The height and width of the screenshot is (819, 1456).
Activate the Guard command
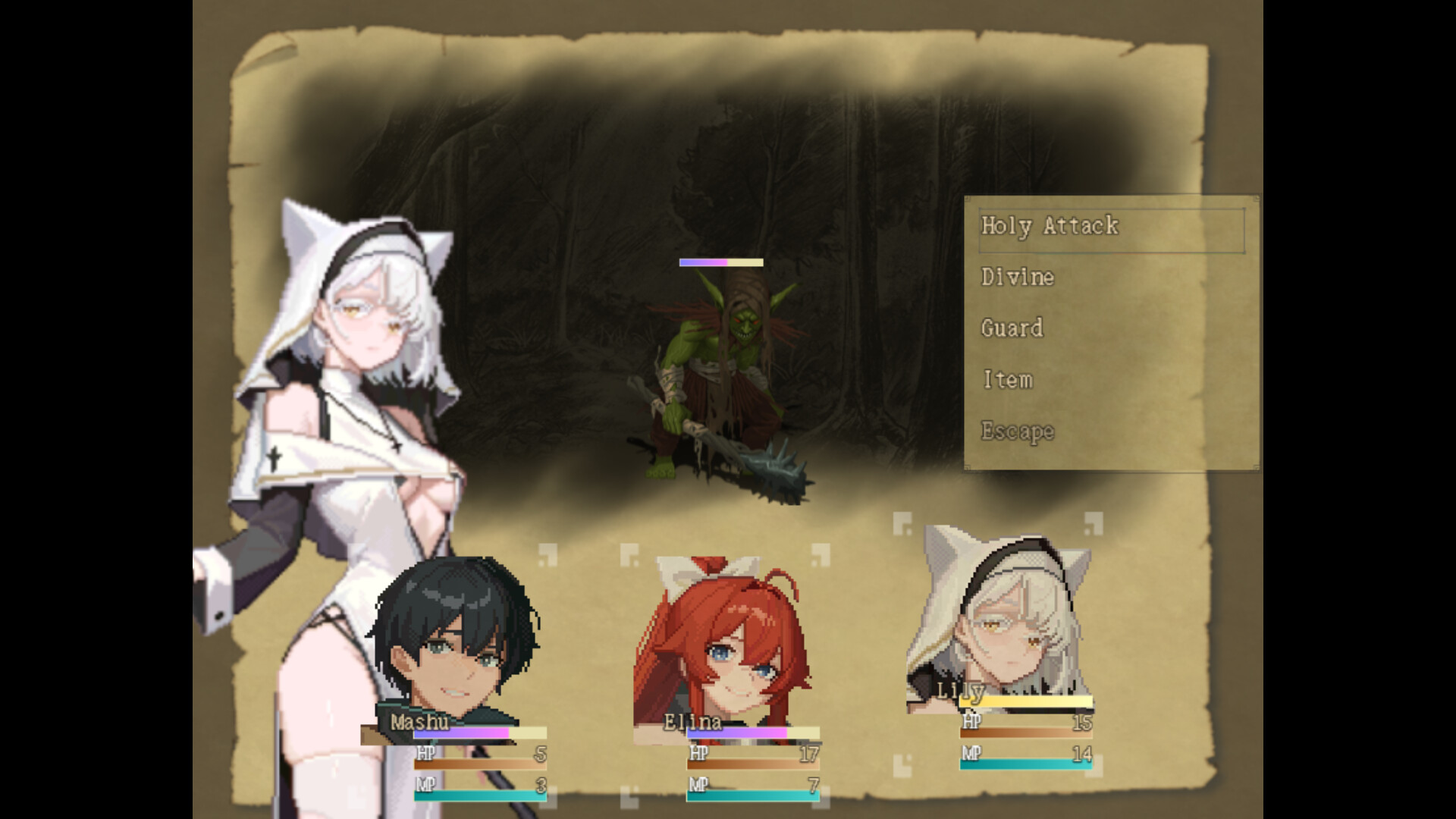point(1012,328)
